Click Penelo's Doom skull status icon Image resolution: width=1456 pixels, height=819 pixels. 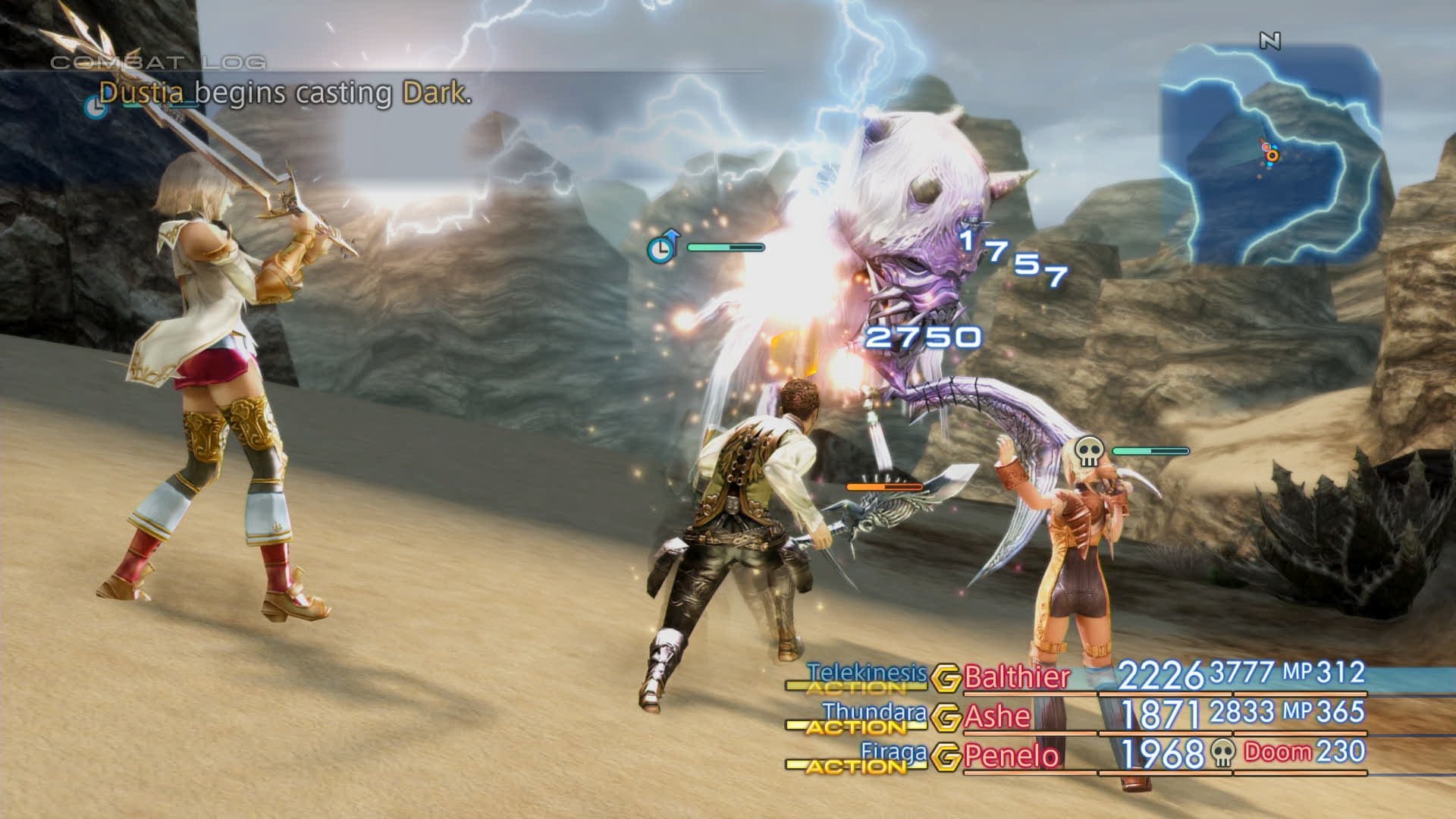click(x=1222, y=752)
